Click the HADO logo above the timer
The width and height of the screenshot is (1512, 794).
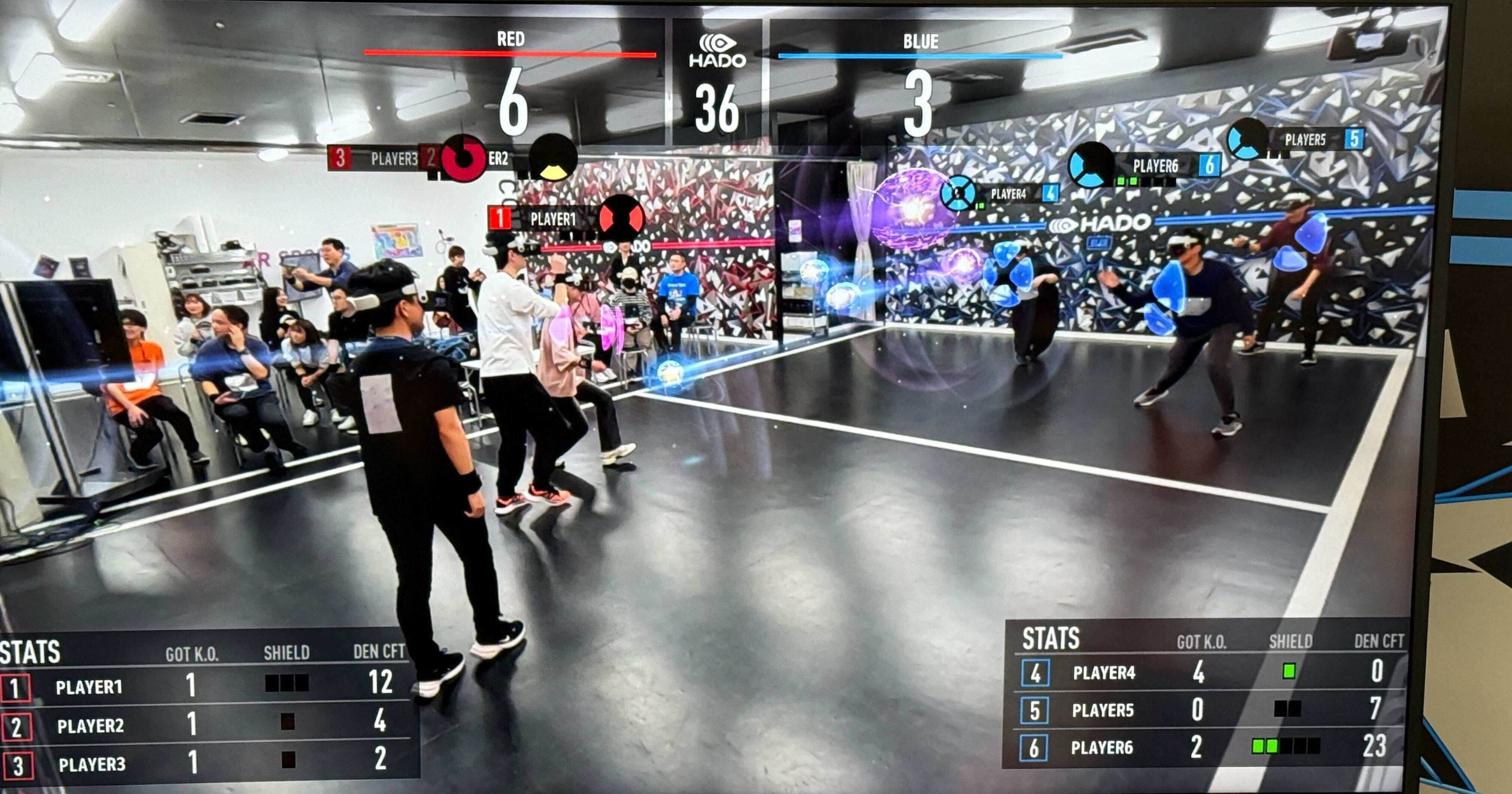tap(717, 51)
